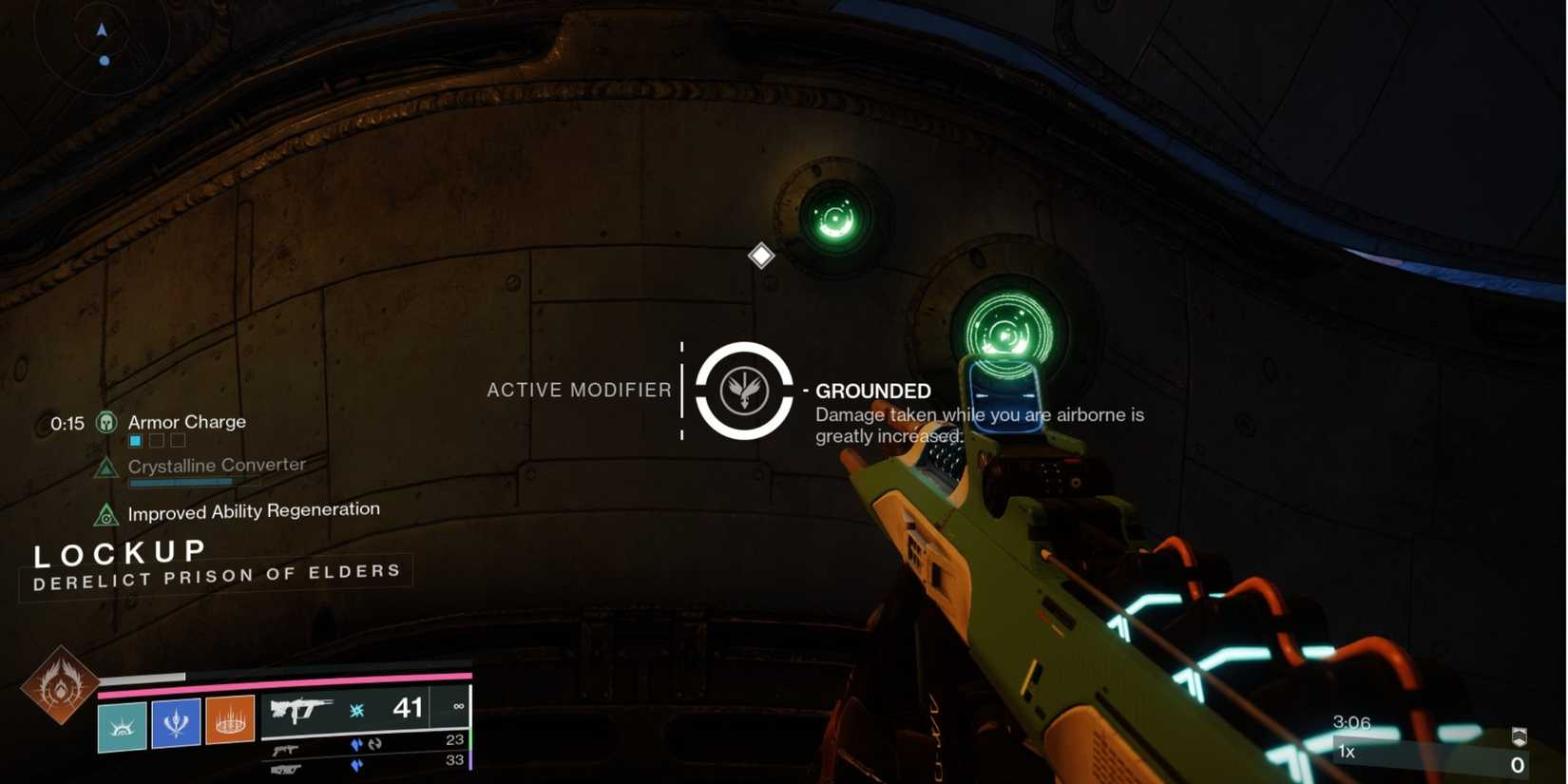This screenshot has width=1568, height=784.
Task: Click the diamond Super ability icon
Action: pos(760,255)
